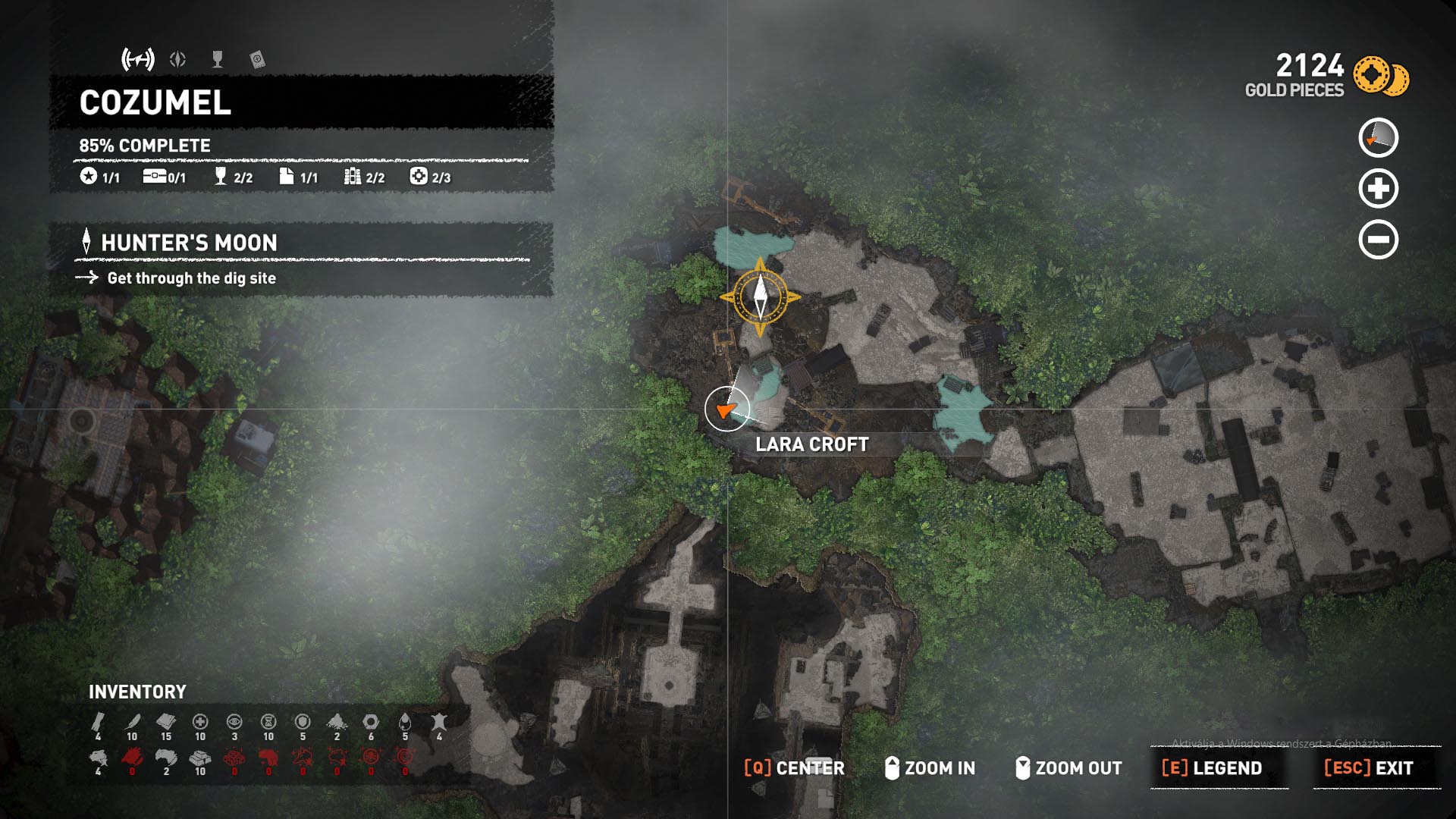Select the gold objective compass marker
The image size is (1456, 819).
pos(761,297)
